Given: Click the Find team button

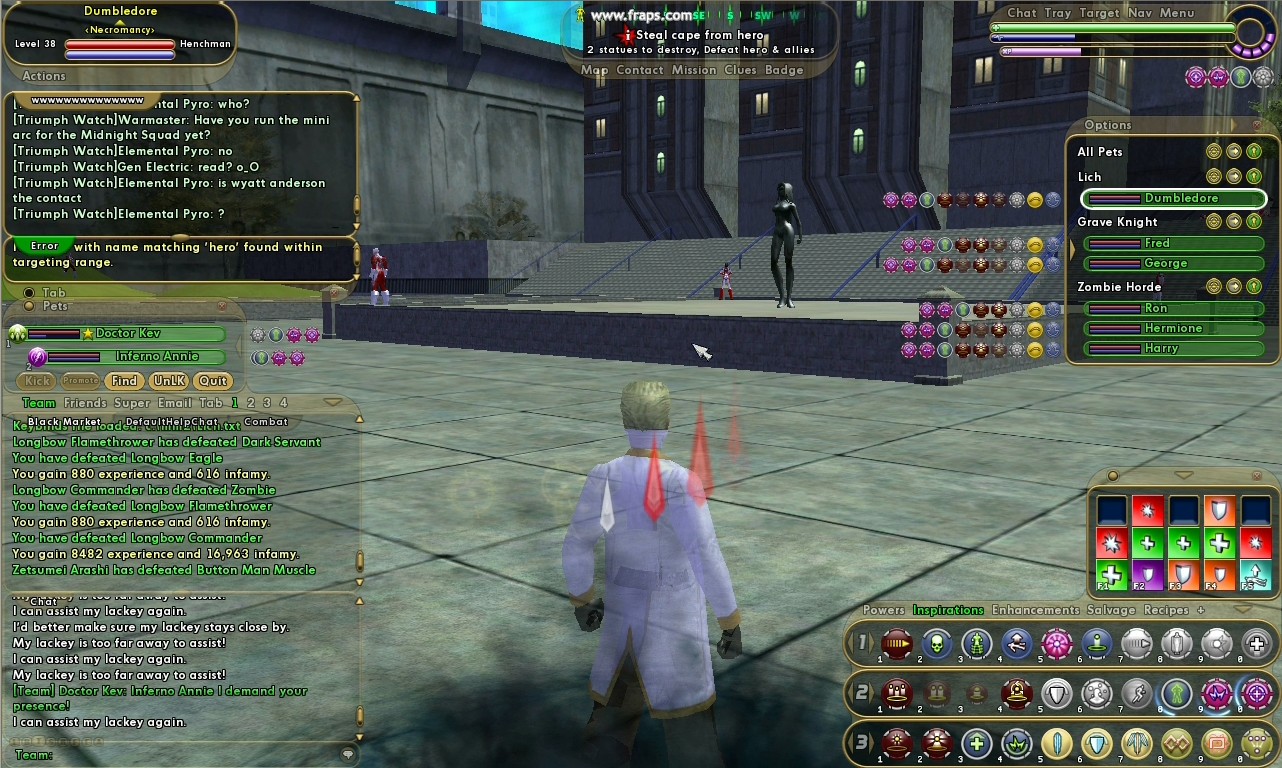Looking at the screenshot, I should 124,381.
